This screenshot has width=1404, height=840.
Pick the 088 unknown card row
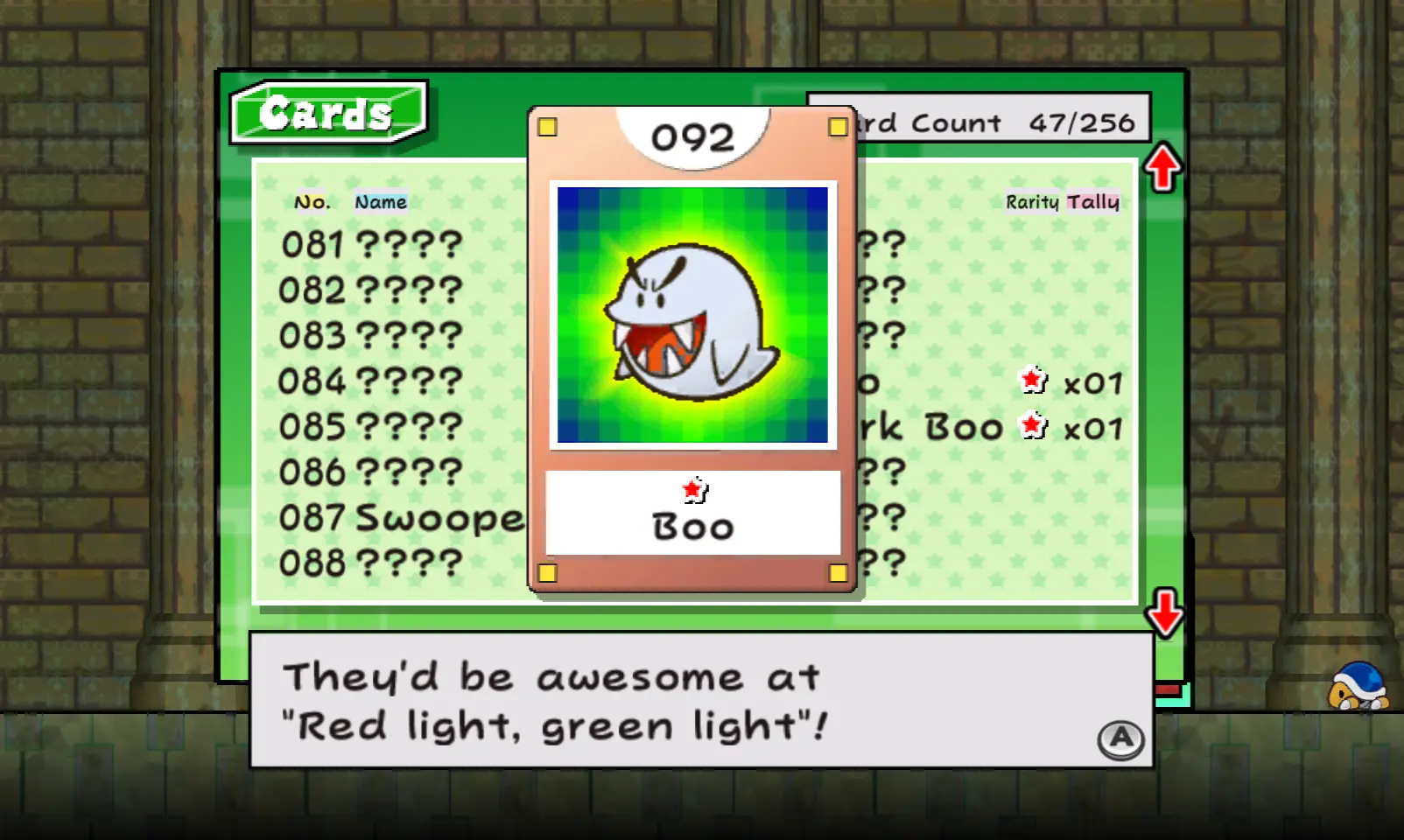click(370, 563)
